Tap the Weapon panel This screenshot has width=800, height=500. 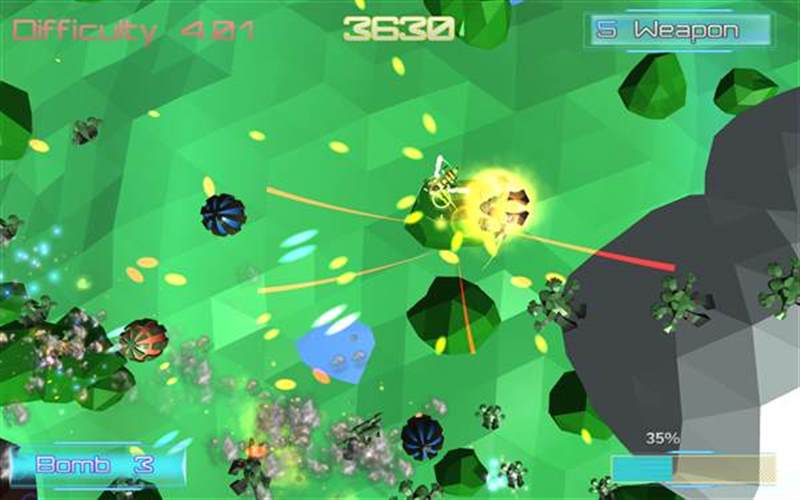[x=678, y=30]
